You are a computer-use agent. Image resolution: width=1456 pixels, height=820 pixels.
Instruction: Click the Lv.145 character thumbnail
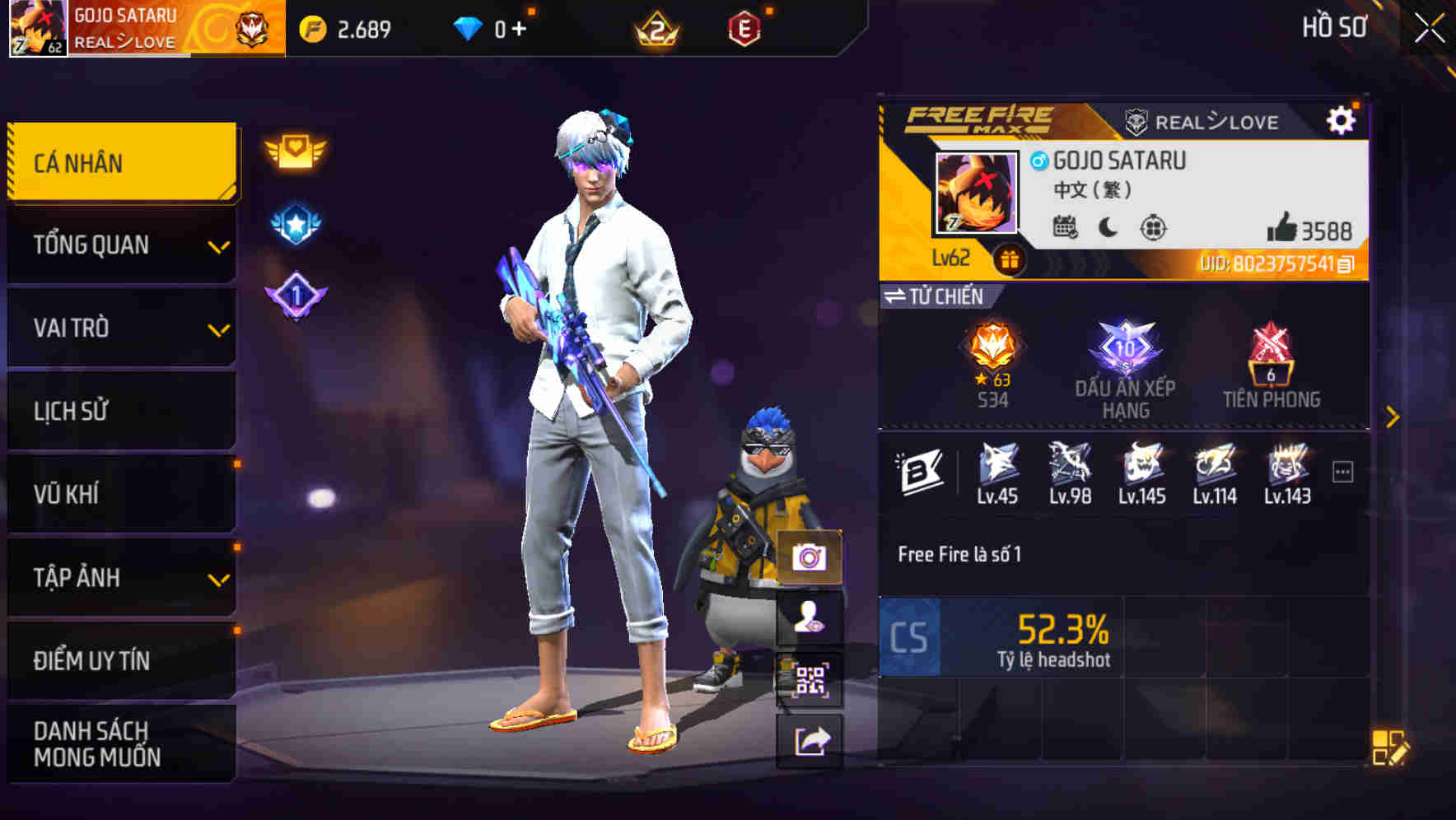click(1141, 465)
